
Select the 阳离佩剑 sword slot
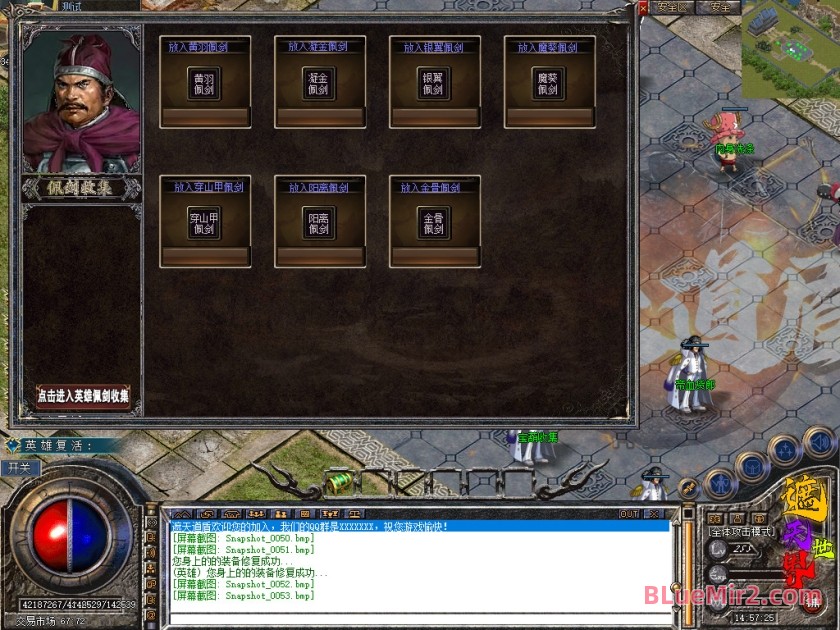(319, 223)
